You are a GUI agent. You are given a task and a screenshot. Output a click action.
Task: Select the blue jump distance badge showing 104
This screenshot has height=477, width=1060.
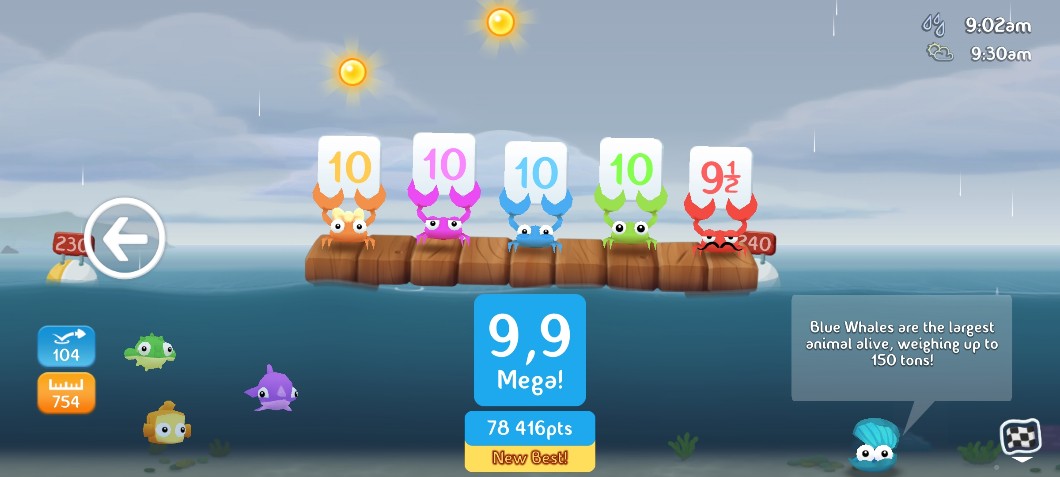point(66,346)
